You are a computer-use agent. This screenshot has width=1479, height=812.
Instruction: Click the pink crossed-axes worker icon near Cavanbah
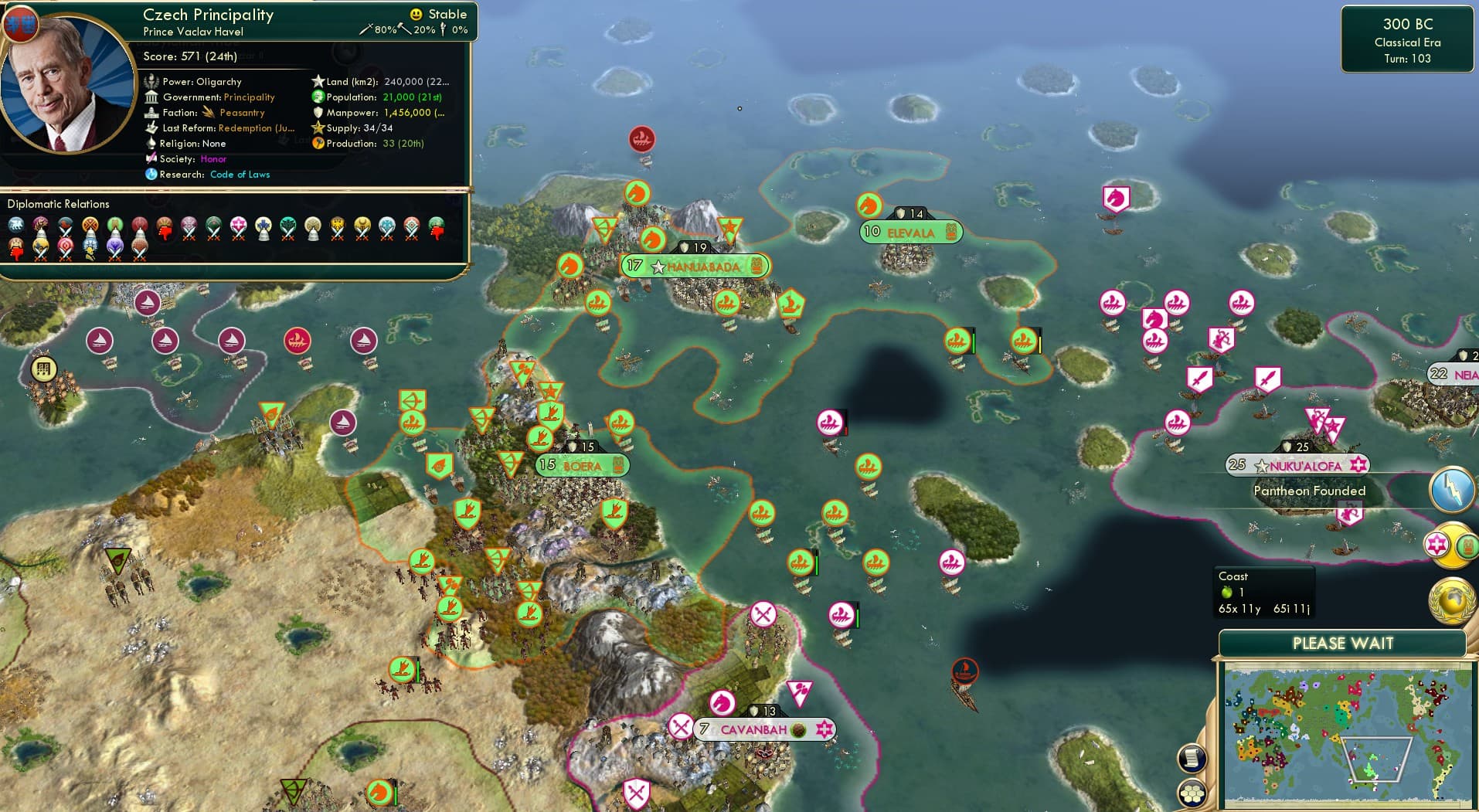point(681,726)
